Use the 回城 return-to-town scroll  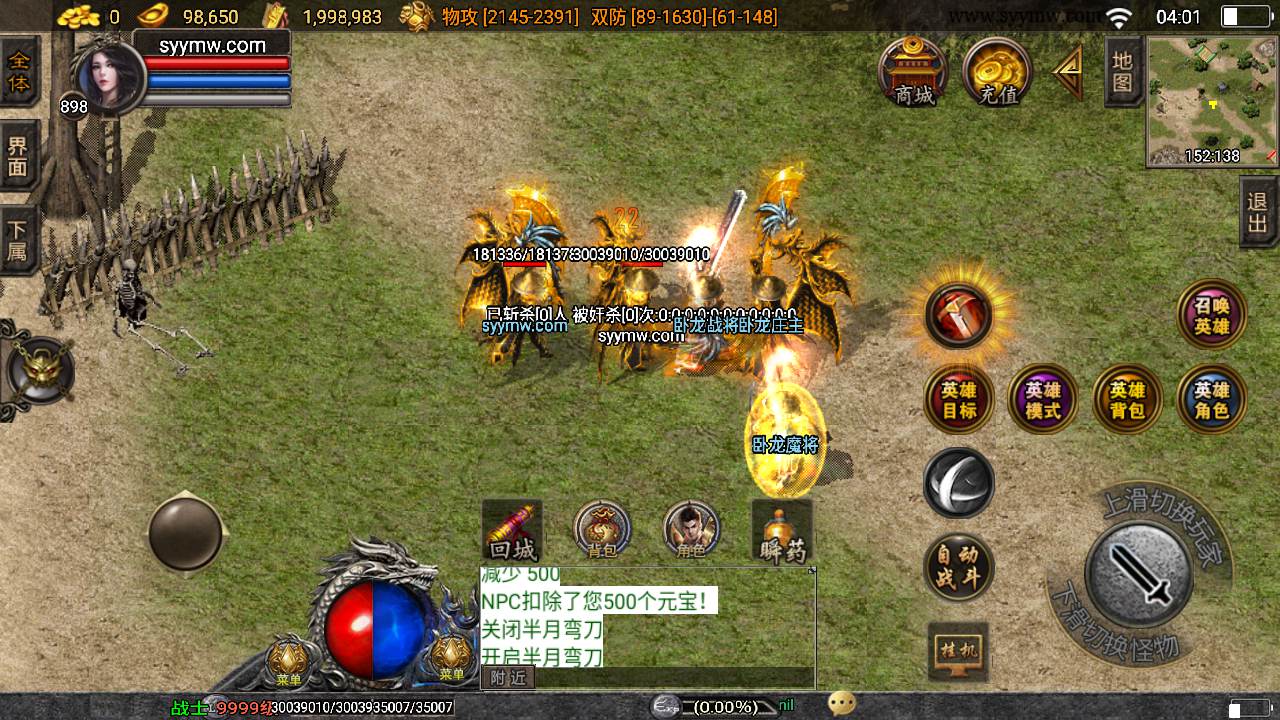point(512,532)
